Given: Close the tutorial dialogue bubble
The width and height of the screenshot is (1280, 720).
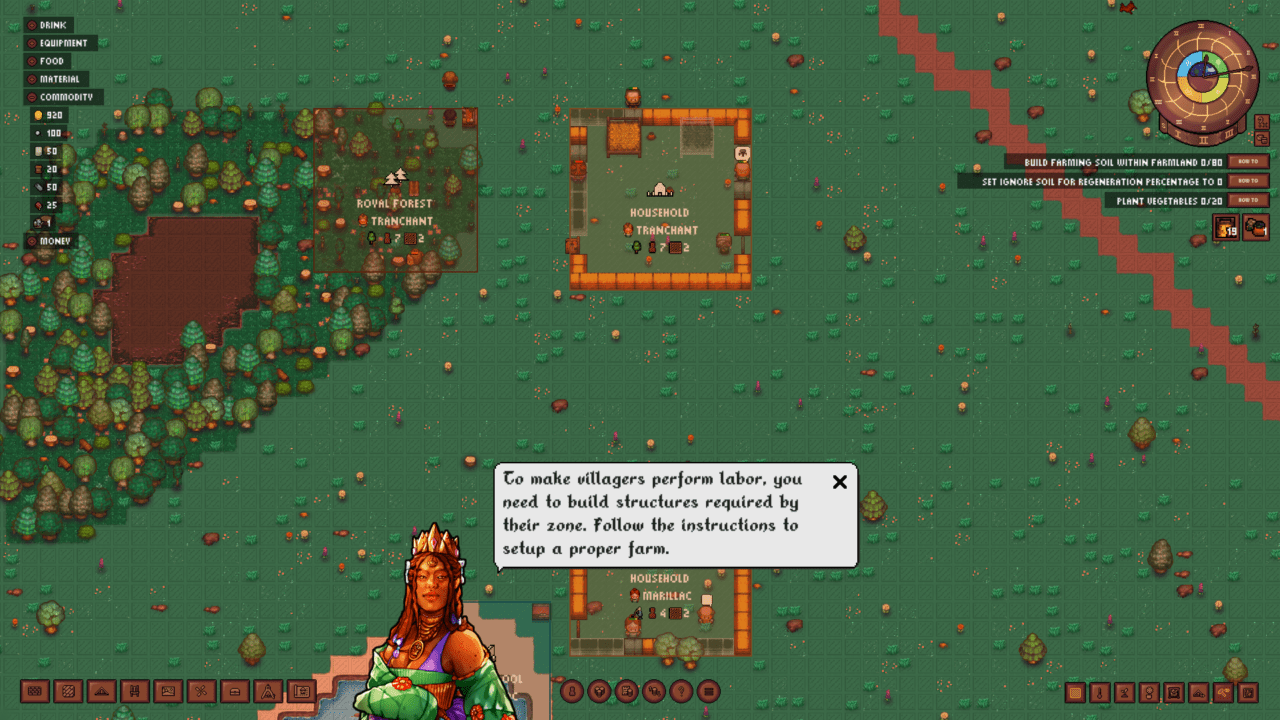Looking at the screenshot, I should 840,482.
